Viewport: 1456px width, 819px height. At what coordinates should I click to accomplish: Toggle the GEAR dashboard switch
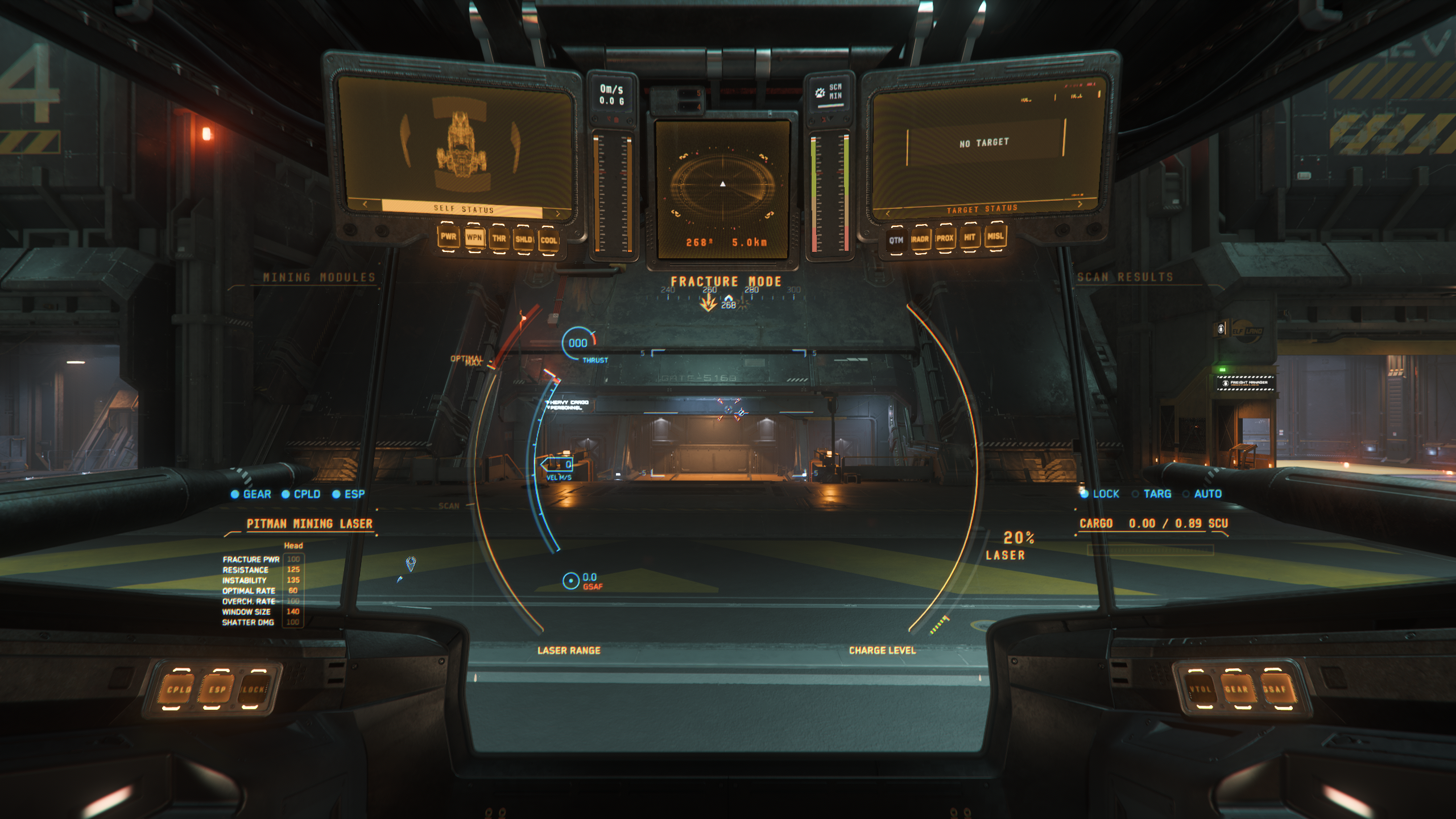(1236, 689)
